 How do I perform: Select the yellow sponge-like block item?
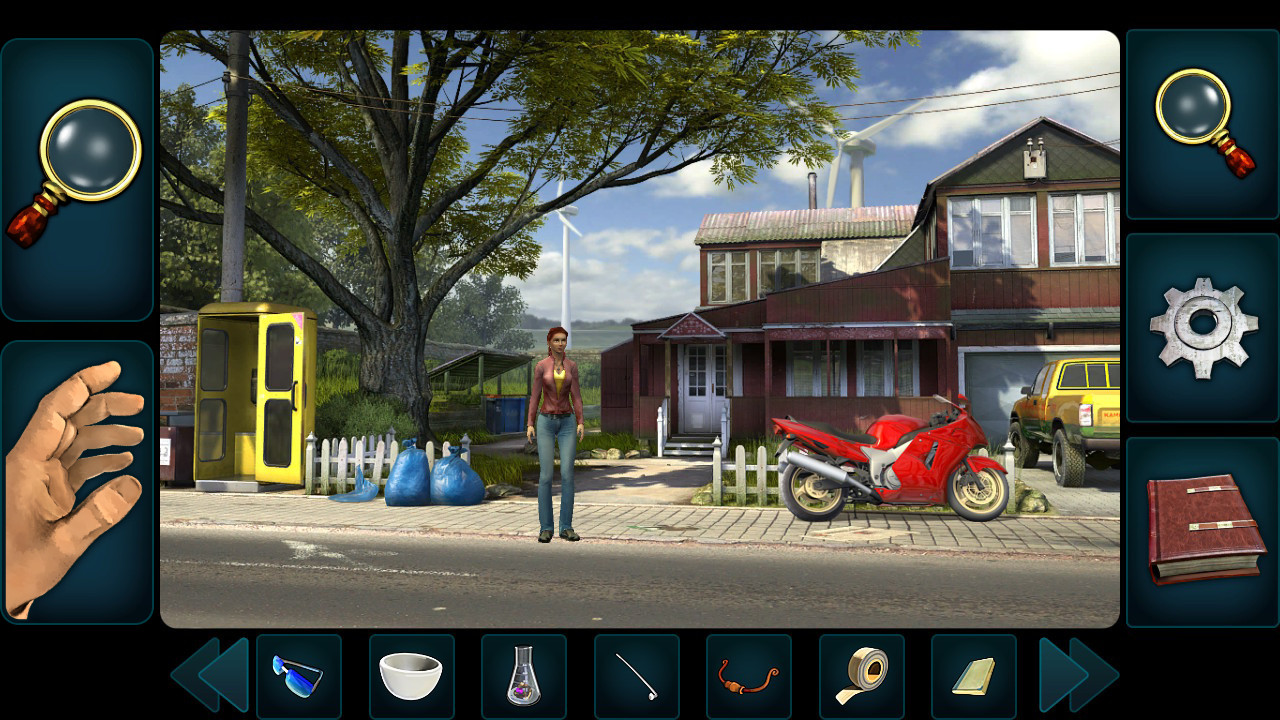[973, 676]
